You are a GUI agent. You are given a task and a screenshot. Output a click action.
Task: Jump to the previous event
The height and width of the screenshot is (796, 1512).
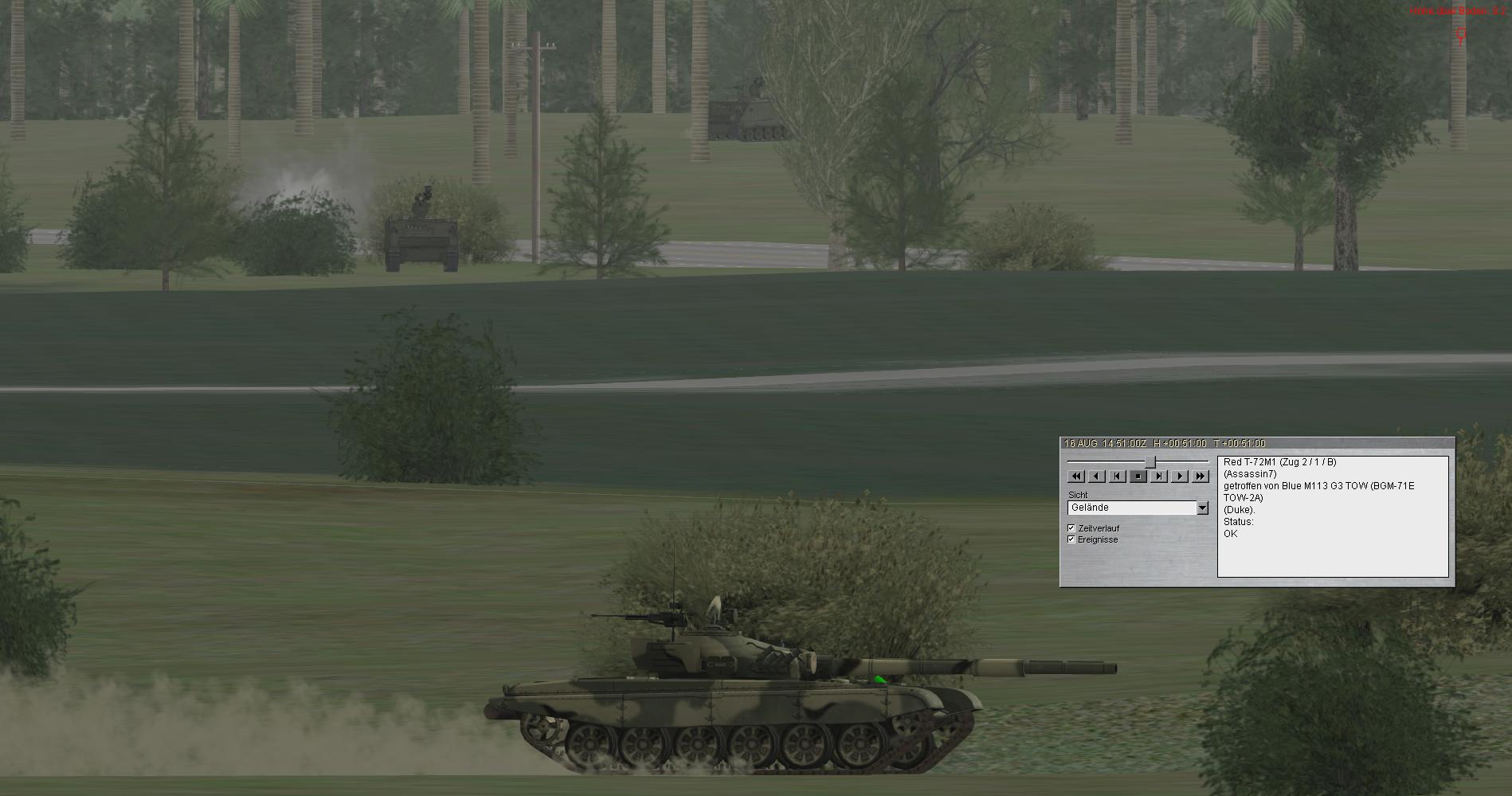pyautogui.click(x=1117, y=476)
